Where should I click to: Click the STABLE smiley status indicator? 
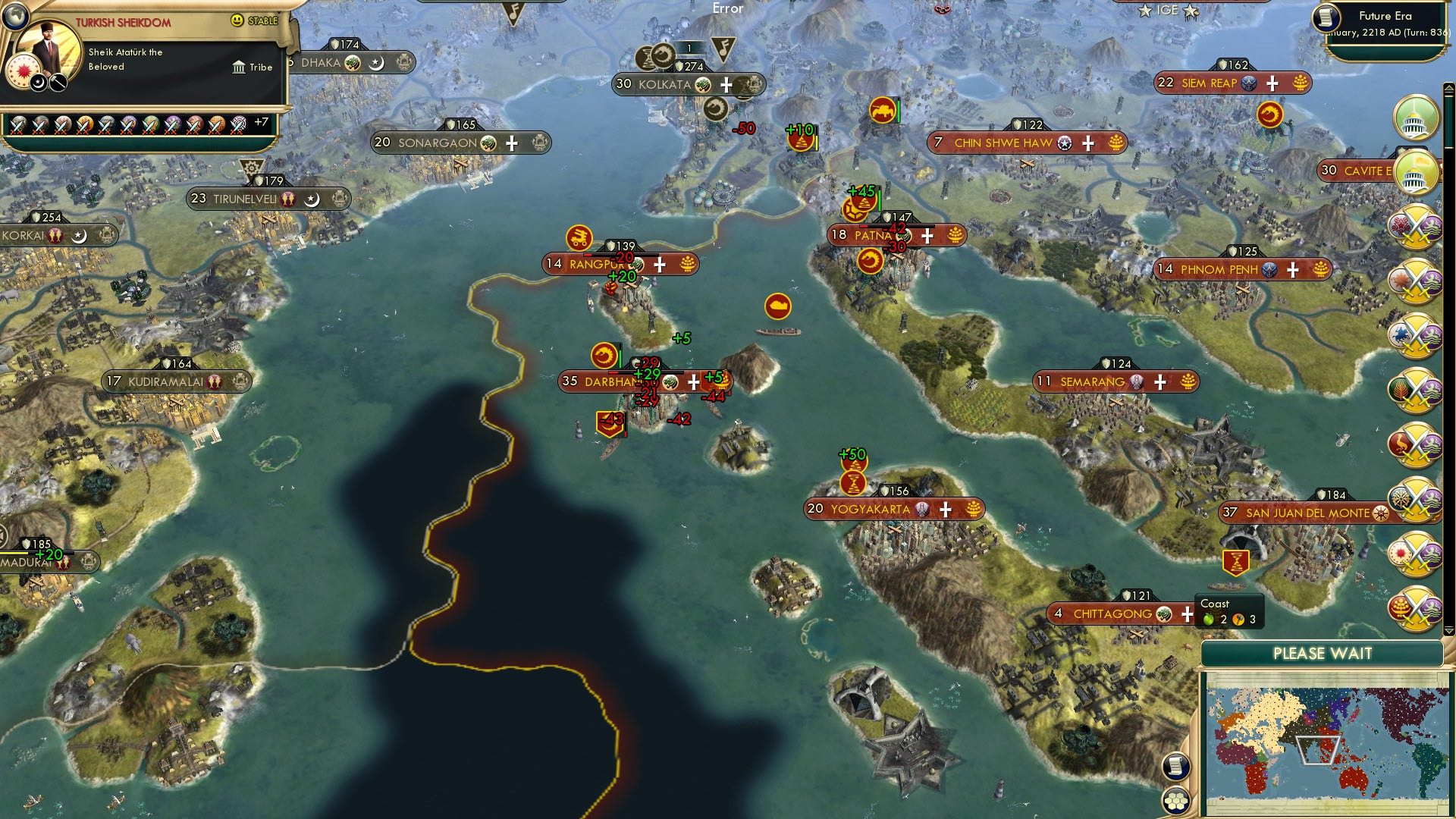coord(237,20)
